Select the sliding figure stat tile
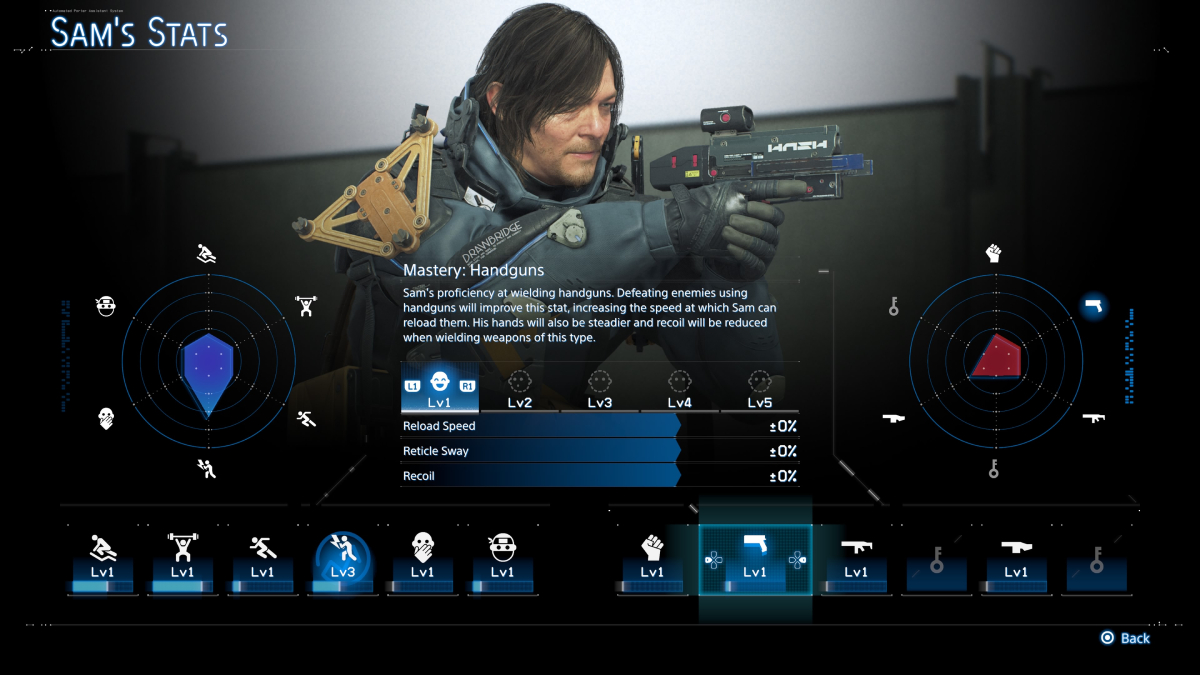The width and height of the screenshot is (1200, 675). point(102,560)
